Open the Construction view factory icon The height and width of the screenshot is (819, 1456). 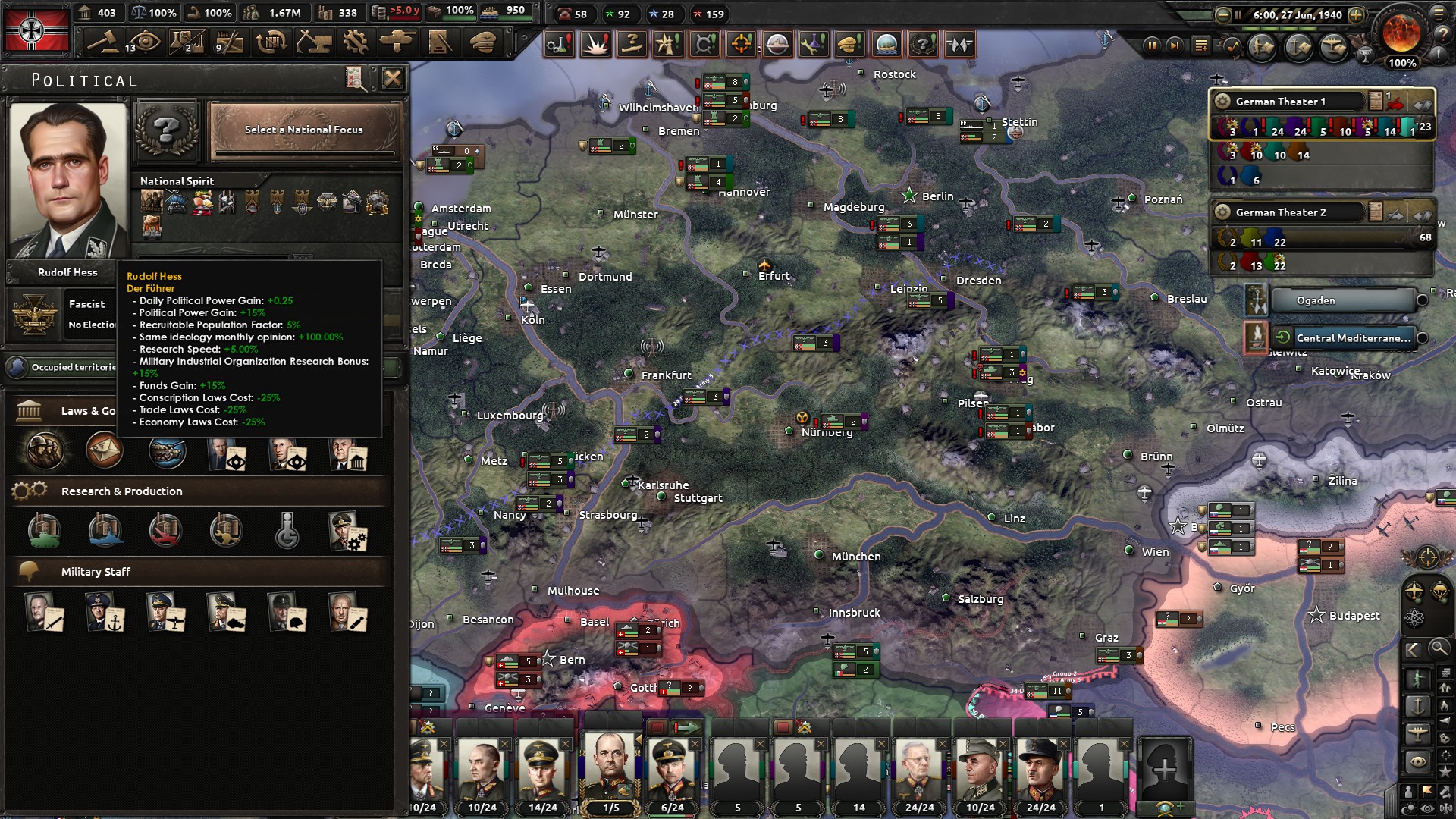pyautogui.click(x=315, y=42)
